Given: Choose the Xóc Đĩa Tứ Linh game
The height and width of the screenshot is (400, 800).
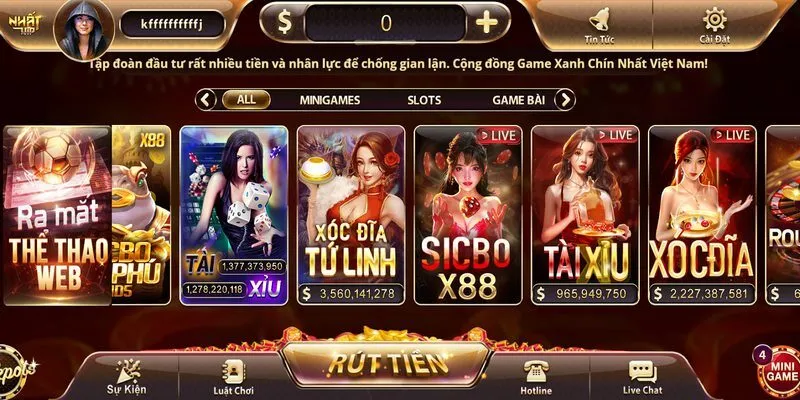Looking at the screenshot, I should [351, 215].
